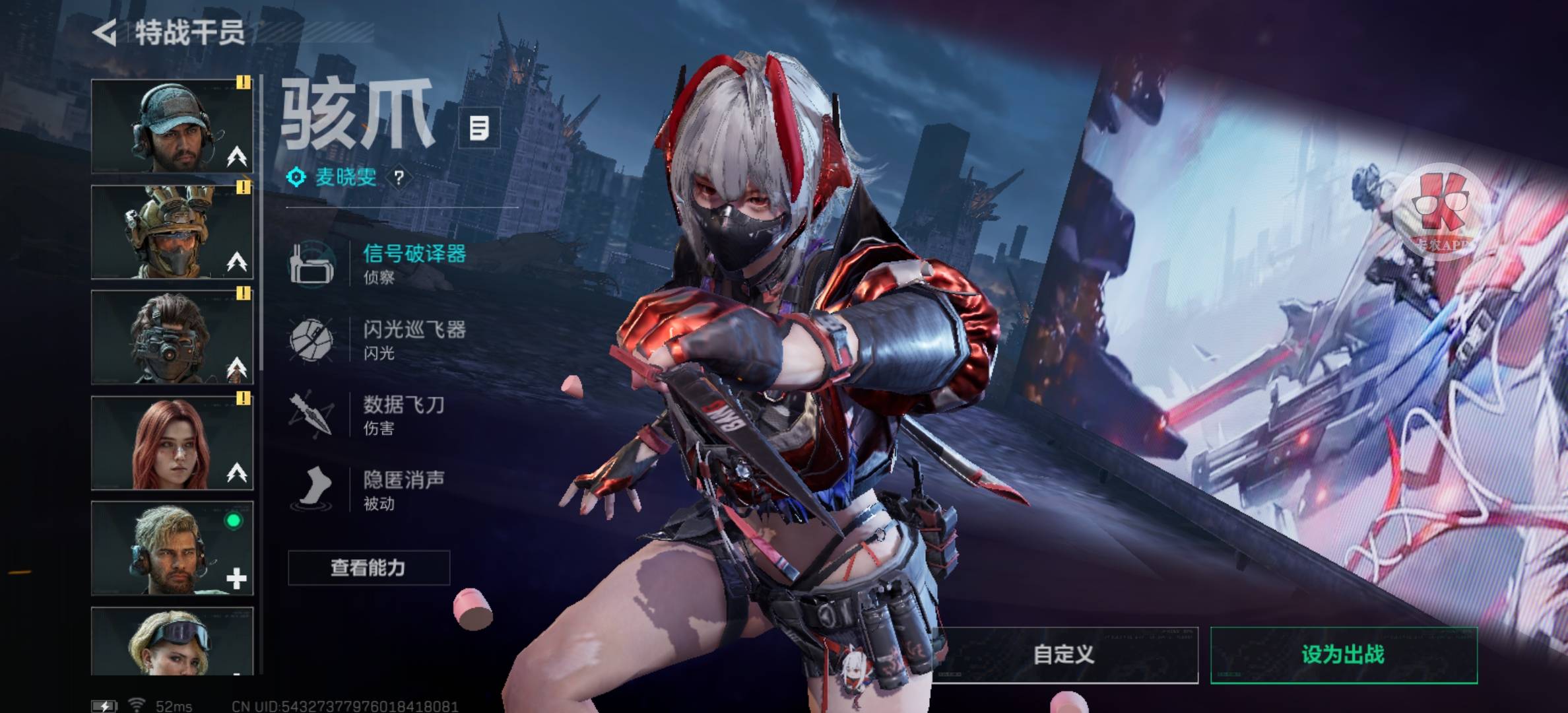Screen dimensions: 1568x713
Task: Show info via question mark near 麦晓雯
Action: (399, 178)
